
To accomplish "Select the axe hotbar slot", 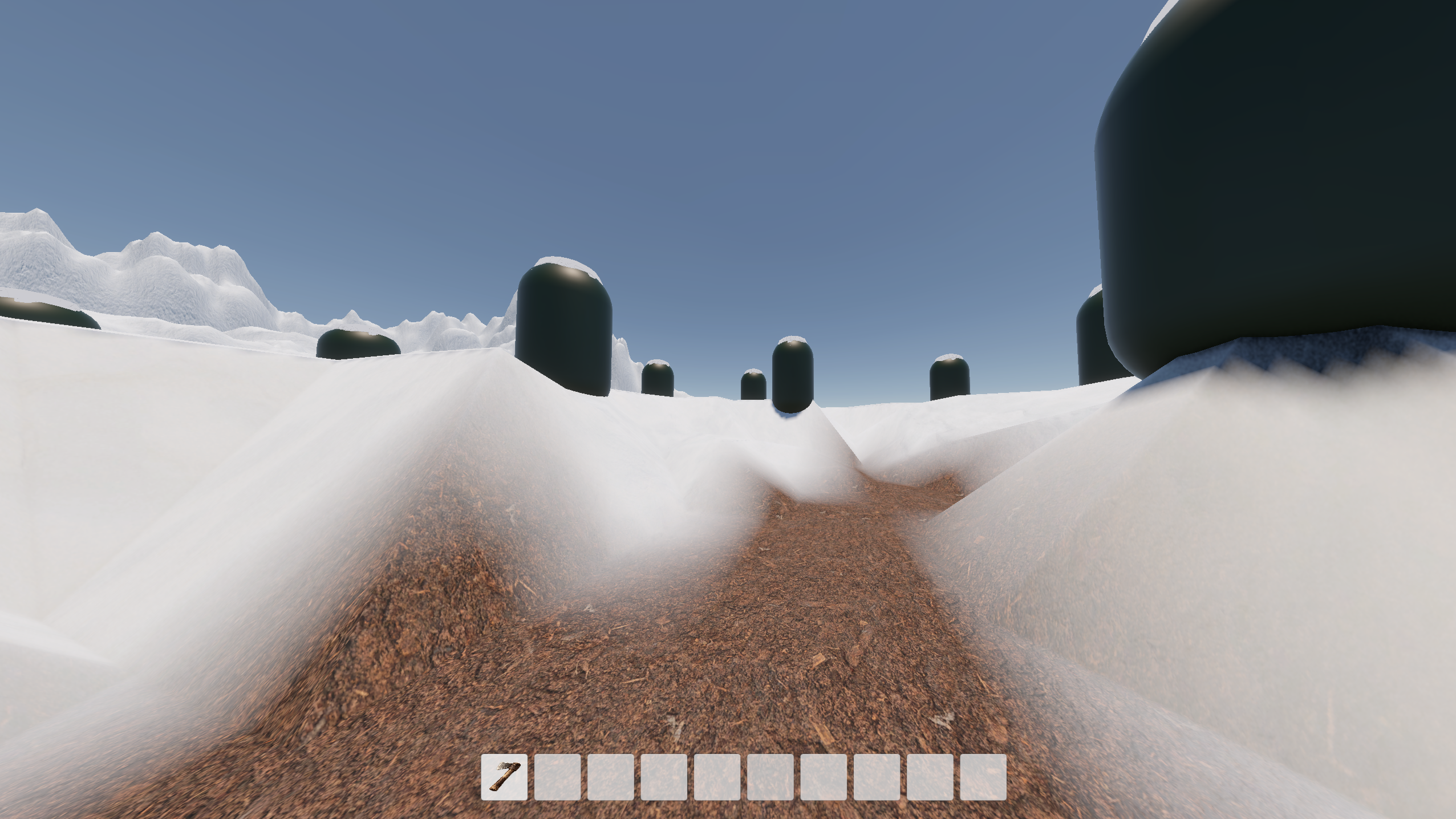I will pyautogui.click(x=504, y=777).
